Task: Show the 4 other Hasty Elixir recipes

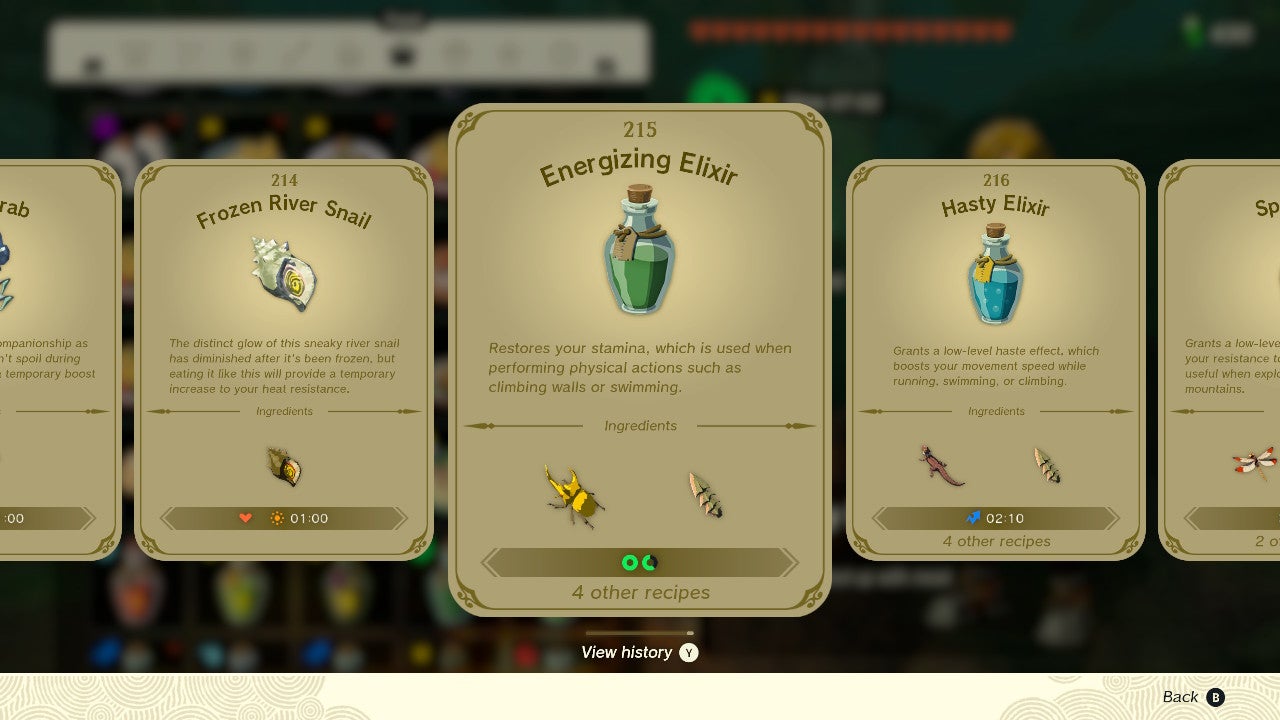Action: coord(996,541)
